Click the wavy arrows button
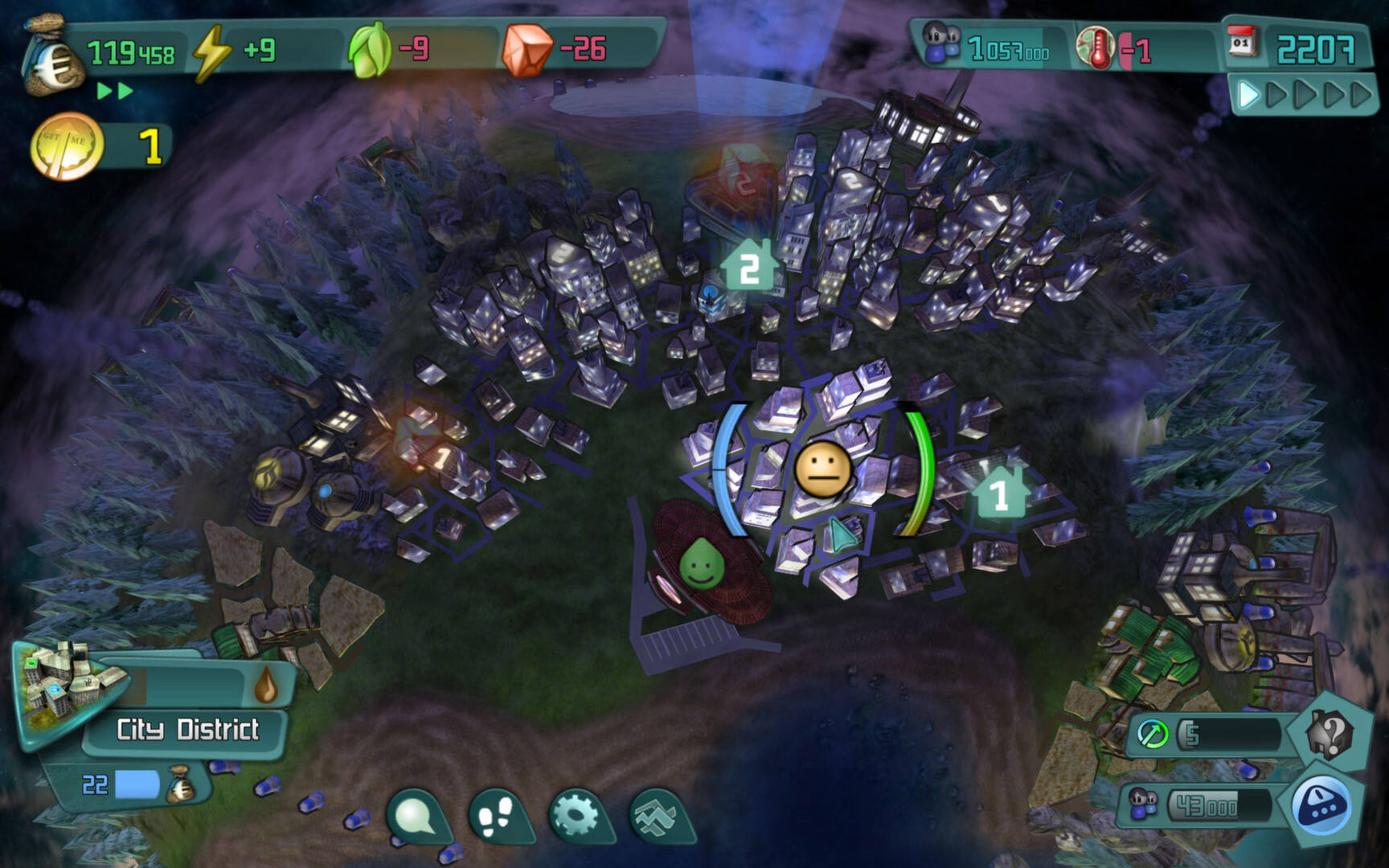Screen dimensions: 1389x868 (x=658, y=816)
